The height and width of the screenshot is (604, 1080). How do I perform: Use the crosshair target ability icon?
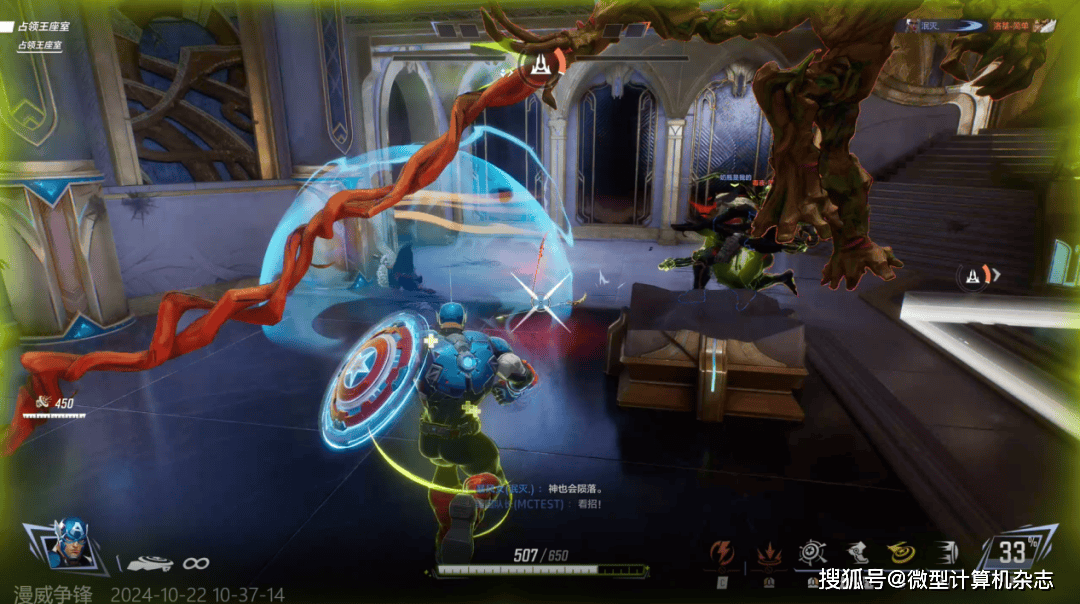click(x=811, y=552)
